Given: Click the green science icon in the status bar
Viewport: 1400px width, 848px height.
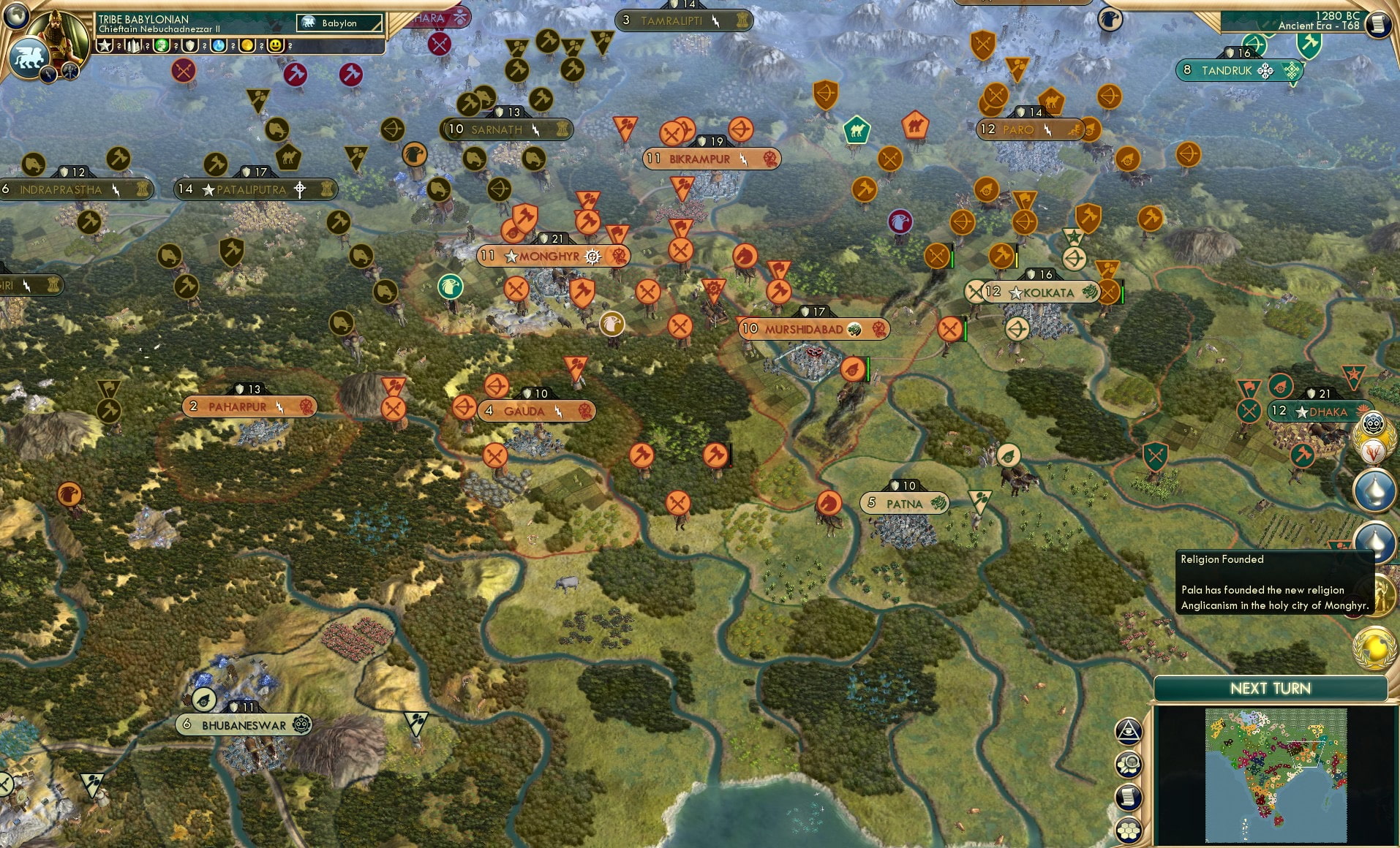Looking at the screenshot, I should pyautogui.click(x=161, y=45).
